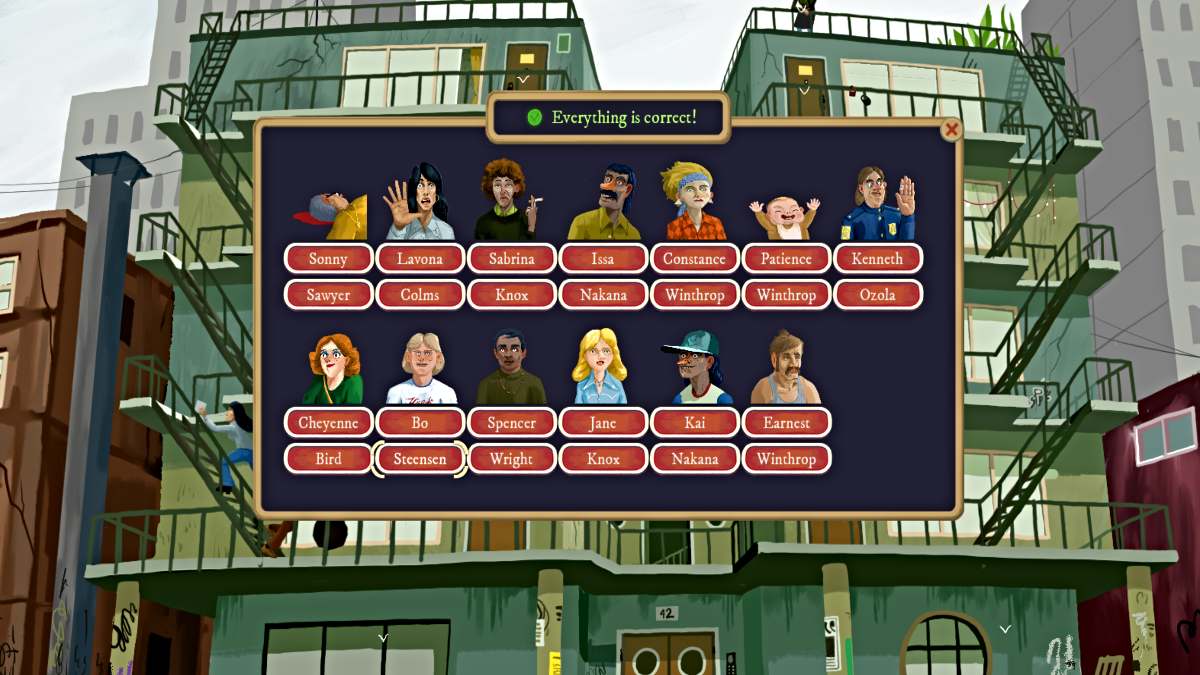
Task: Pick the Cheyenne name button
Action: [328, 423]
